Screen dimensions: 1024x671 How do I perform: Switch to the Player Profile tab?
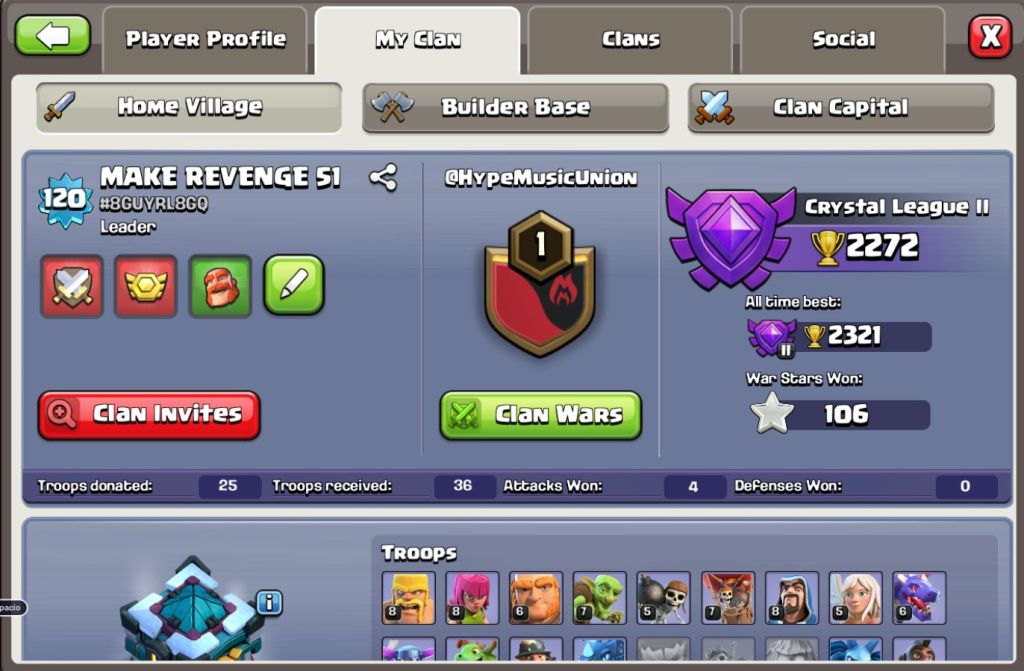click(205, 40)
